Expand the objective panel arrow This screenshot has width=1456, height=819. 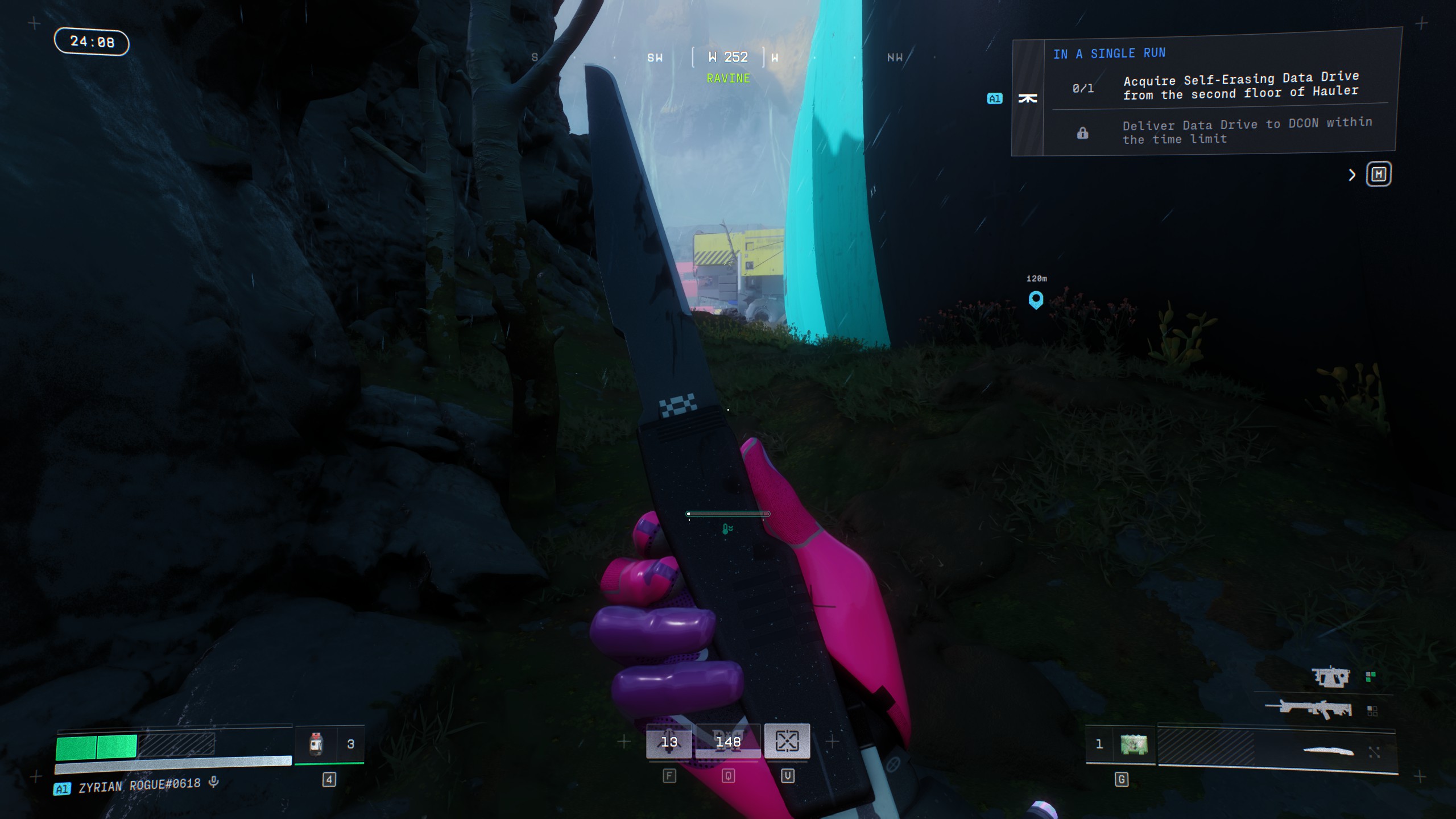pyautogui.click(x=1352, y=175)
